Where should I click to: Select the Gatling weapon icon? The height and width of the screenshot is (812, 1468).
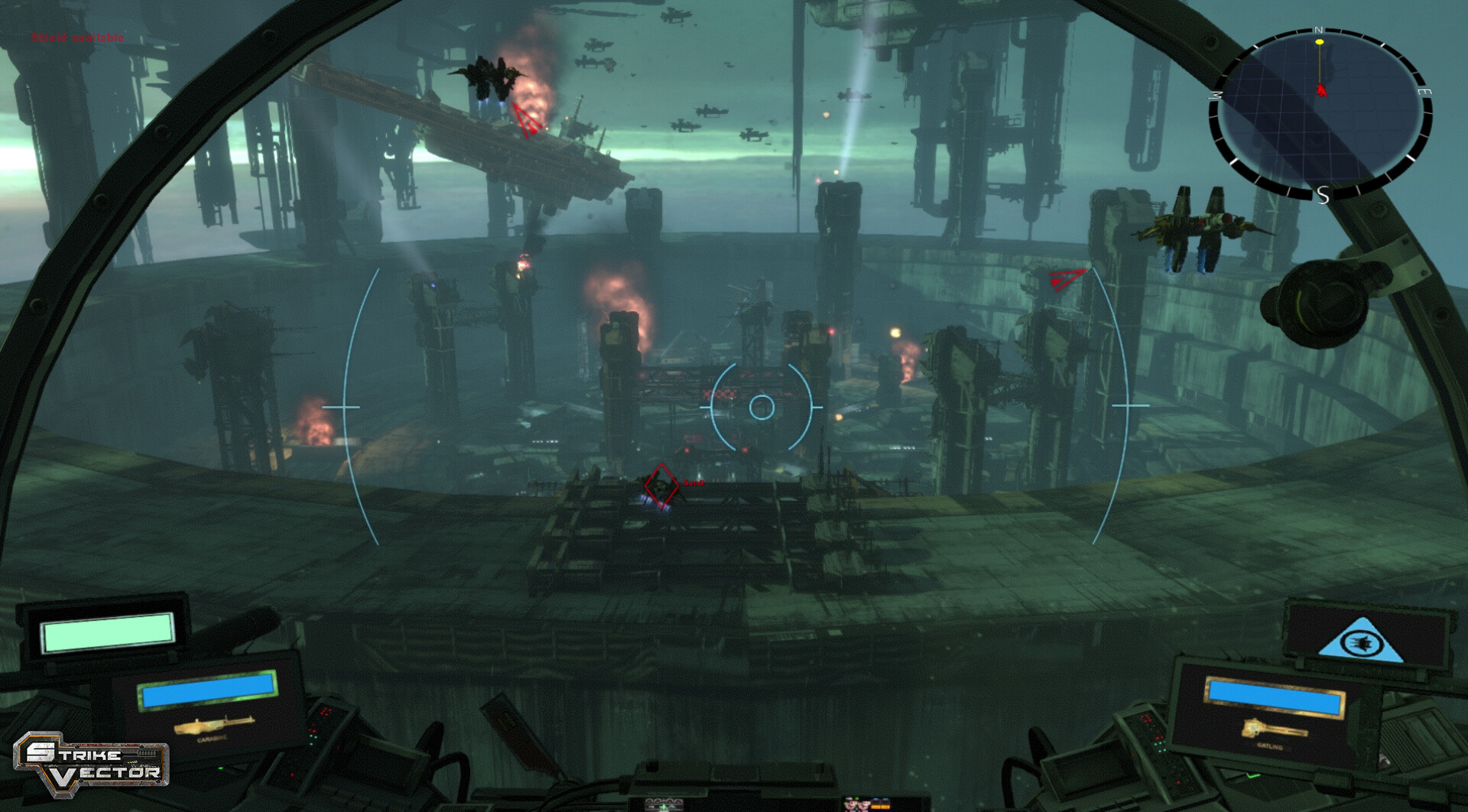(x=1273, y=729)
